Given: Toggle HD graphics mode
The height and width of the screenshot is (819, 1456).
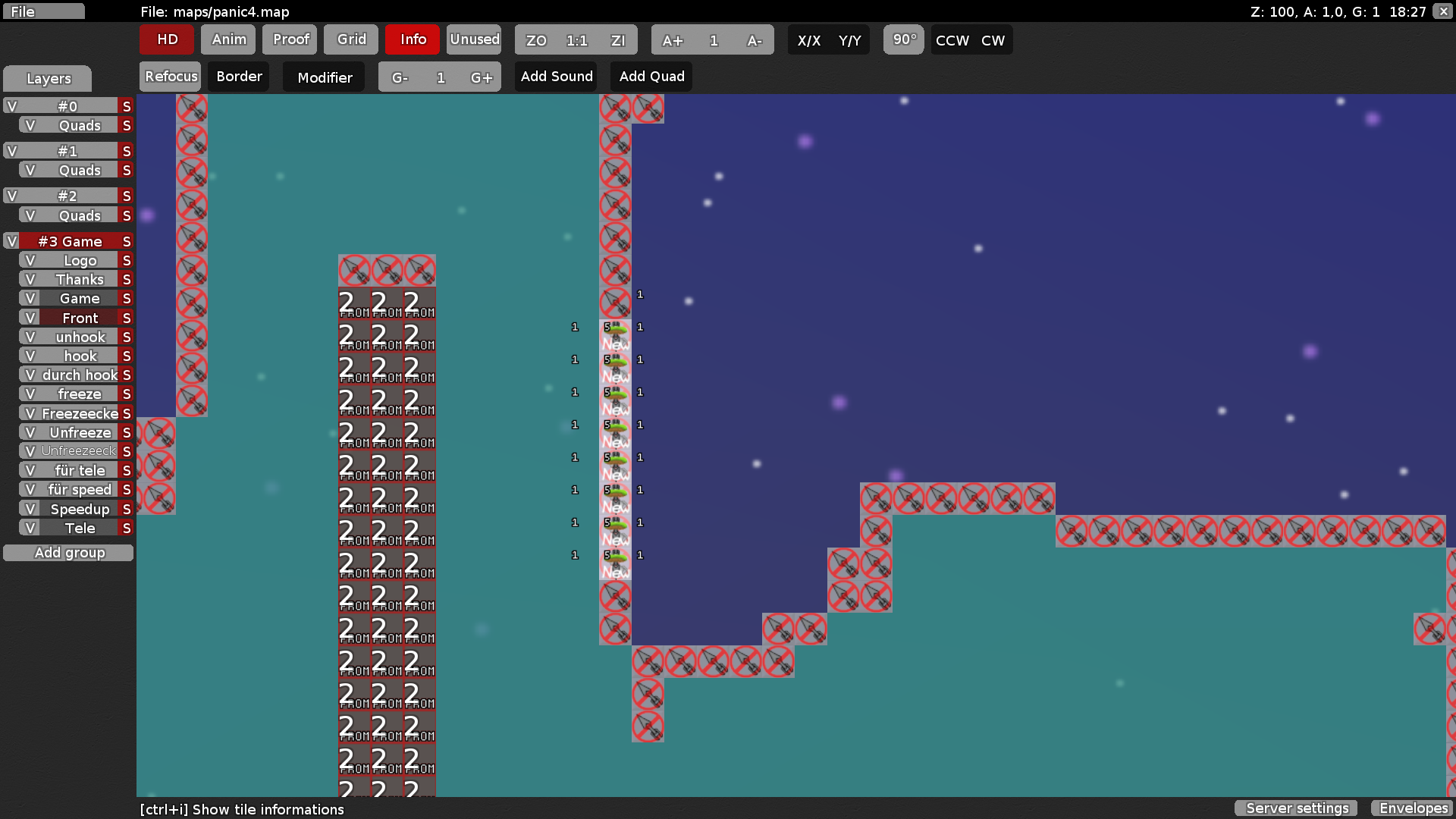Looking at the screenshot, I should (x=166, y=39).
